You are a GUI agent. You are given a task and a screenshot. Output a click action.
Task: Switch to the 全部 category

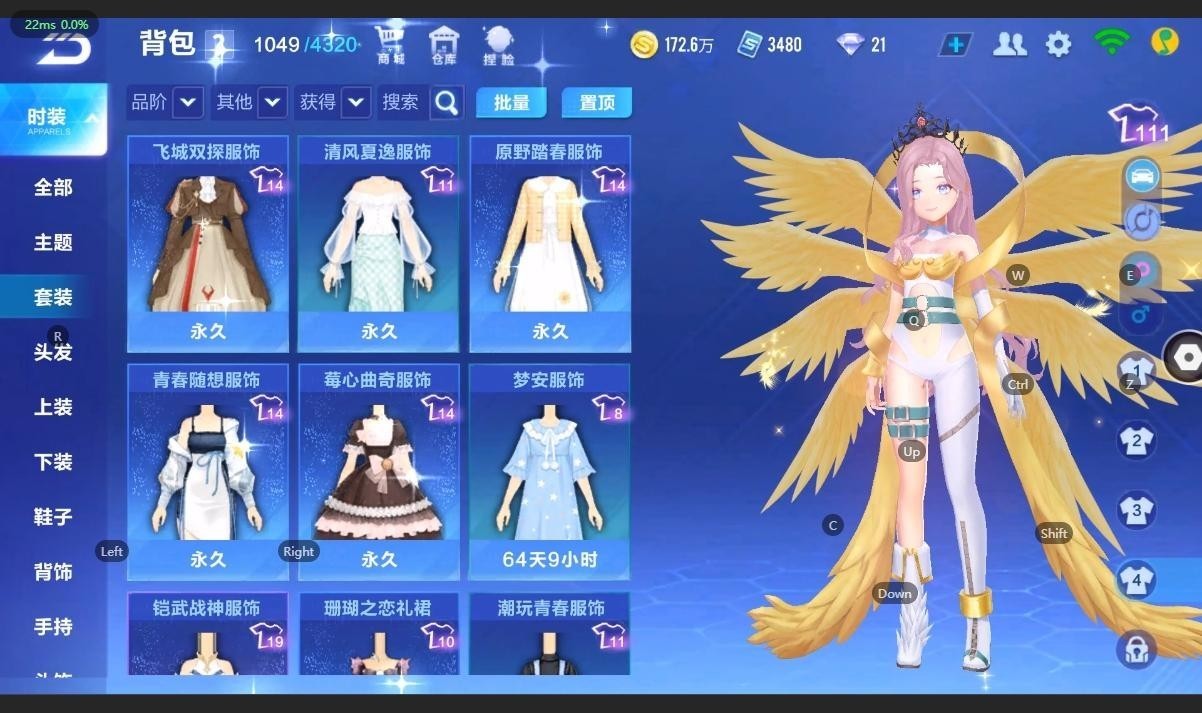[x=53, y=188]
